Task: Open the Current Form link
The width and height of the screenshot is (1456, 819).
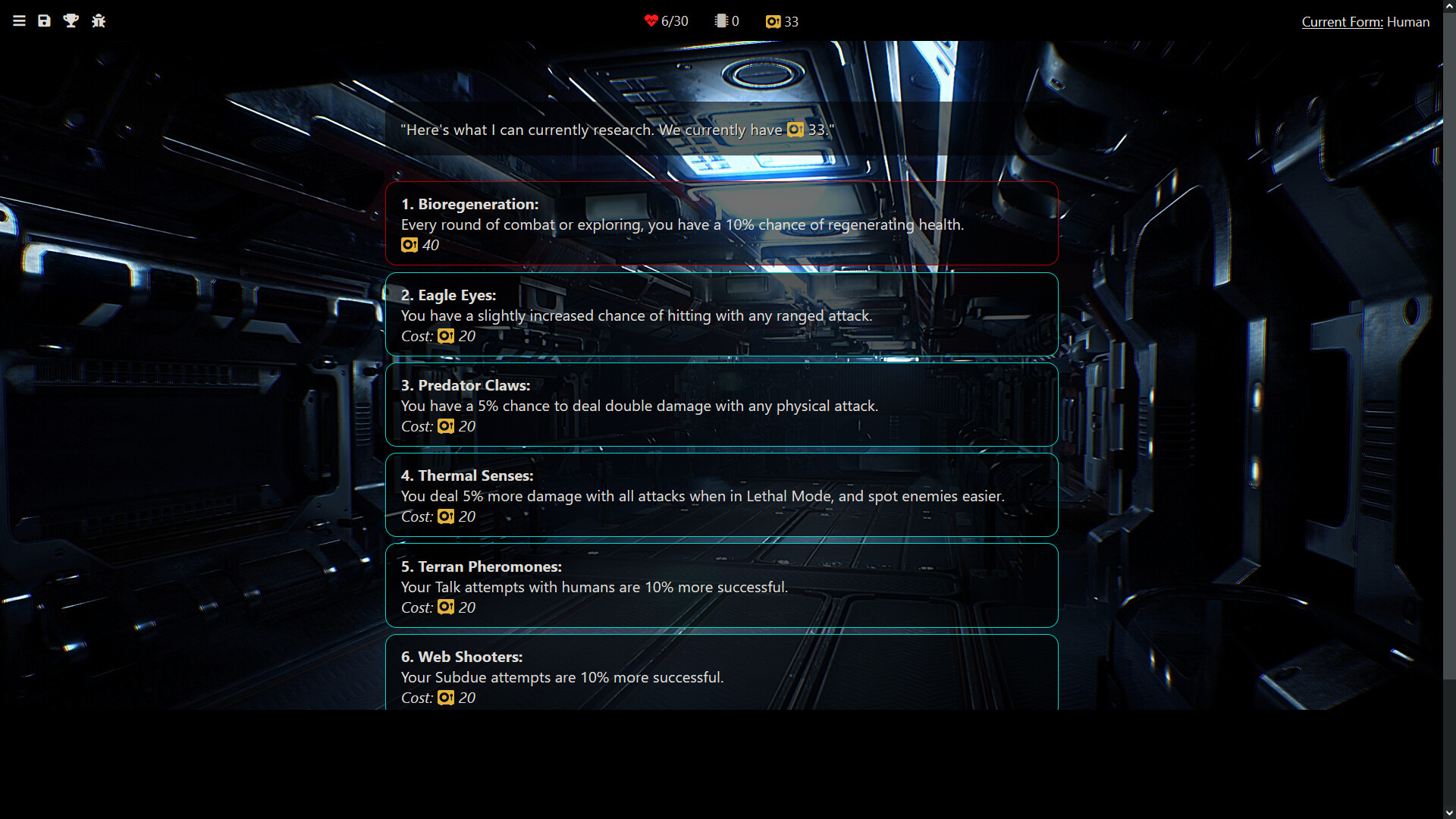Action: [x=1341, y=22]
